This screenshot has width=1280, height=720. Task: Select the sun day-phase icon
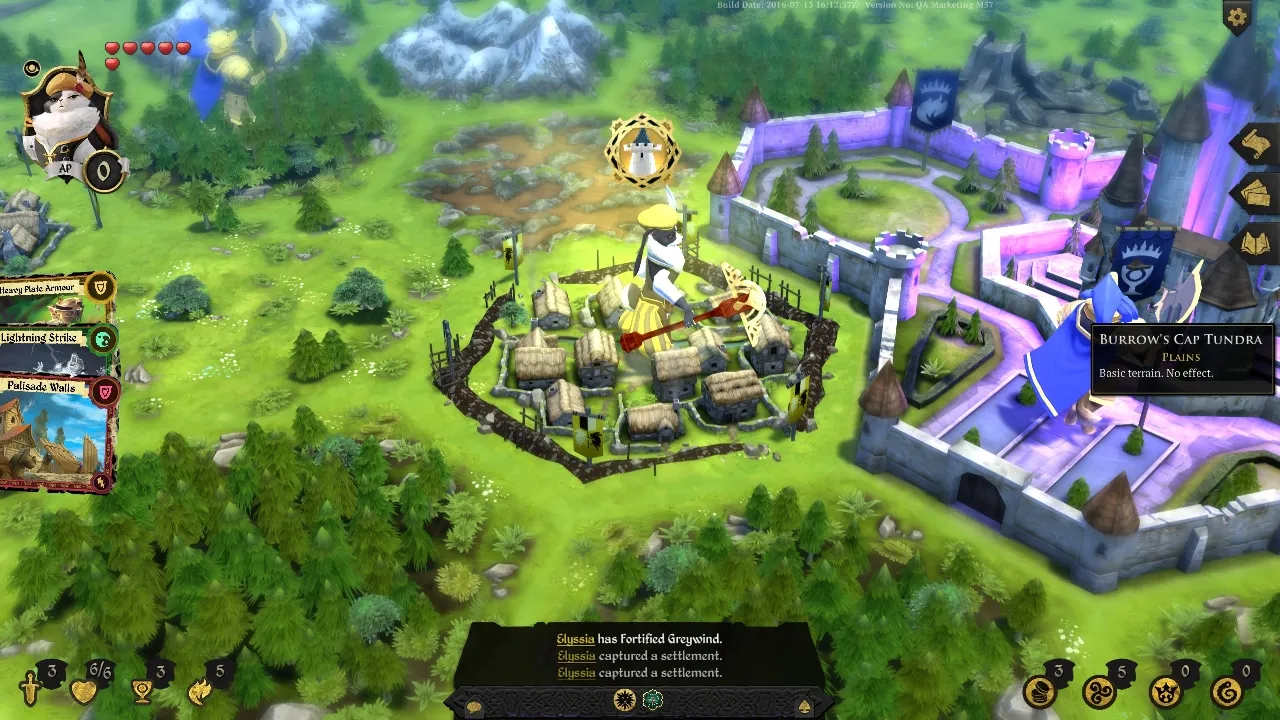coord(625,699)
